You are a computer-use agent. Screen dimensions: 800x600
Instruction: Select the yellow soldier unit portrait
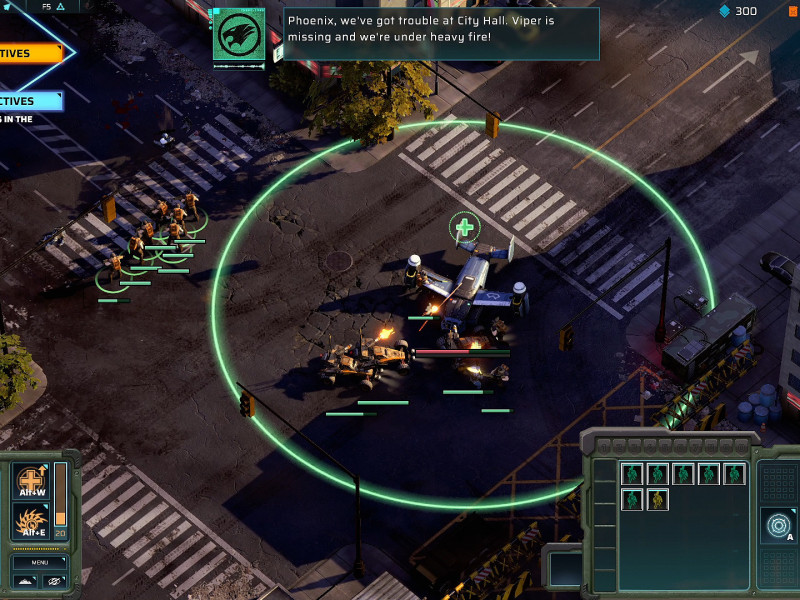point(657,499)
